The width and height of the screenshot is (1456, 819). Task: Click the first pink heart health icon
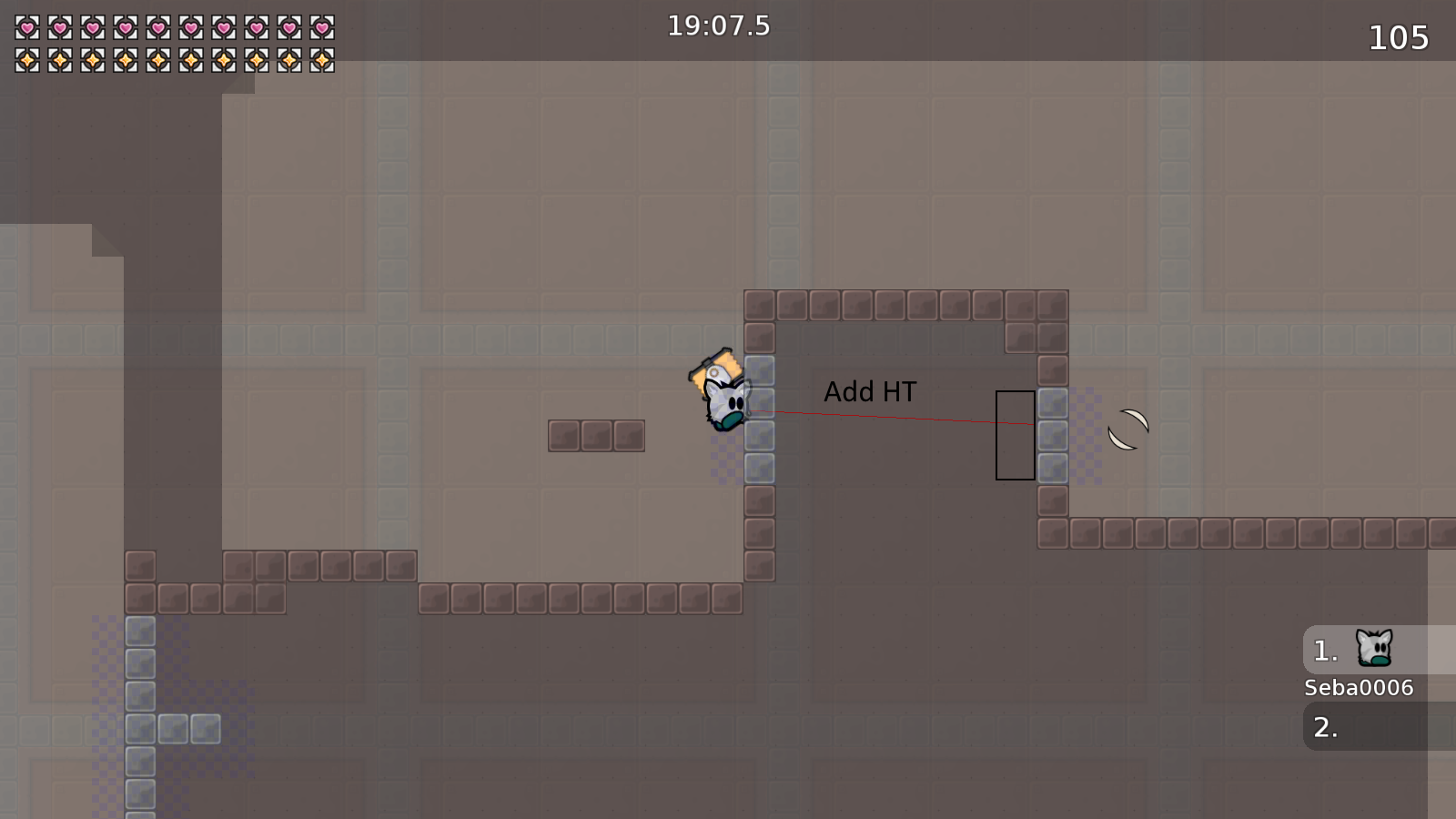(x=26, y=26)
